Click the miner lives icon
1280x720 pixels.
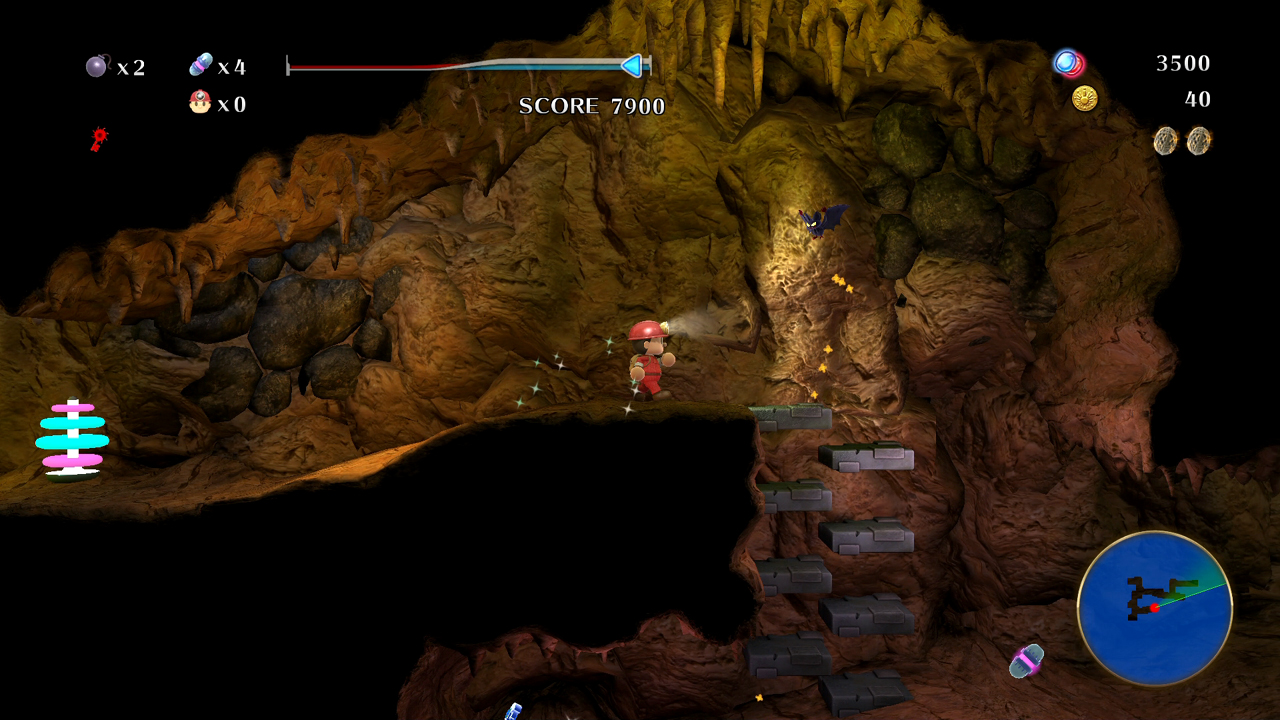200,102
